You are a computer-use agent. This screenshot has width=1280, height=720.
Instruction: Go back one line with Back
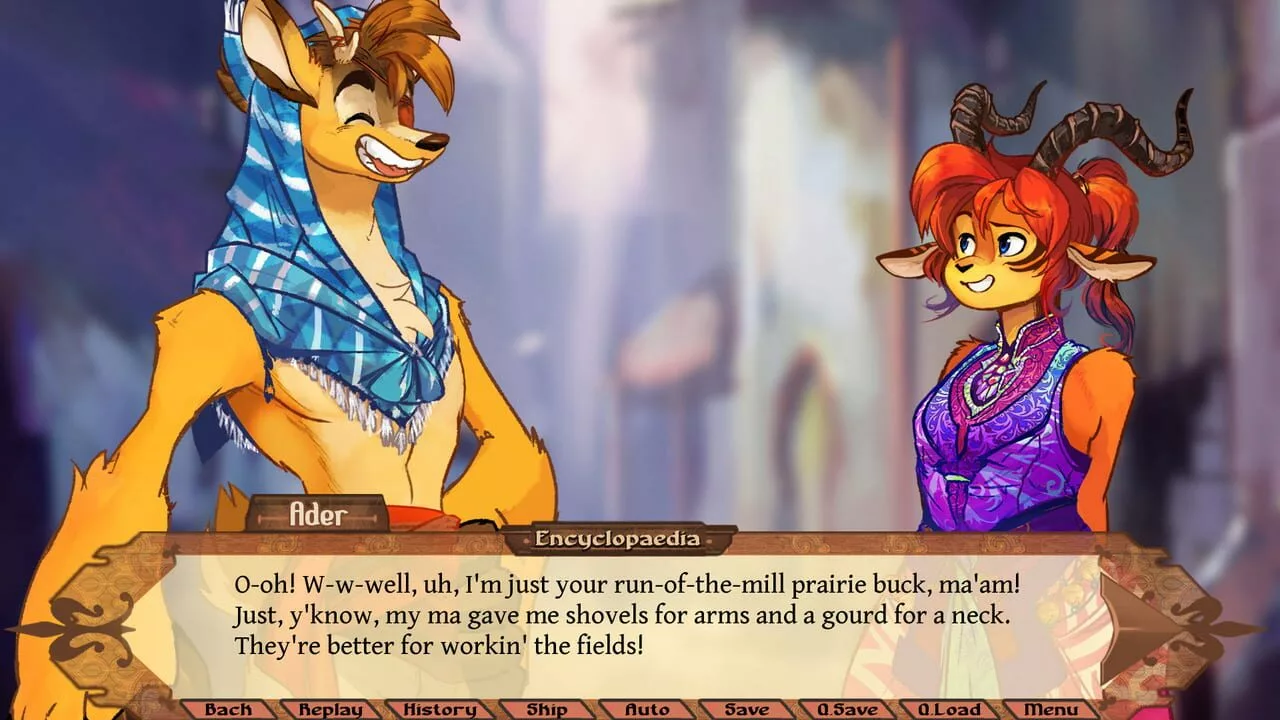click(228, 710)
